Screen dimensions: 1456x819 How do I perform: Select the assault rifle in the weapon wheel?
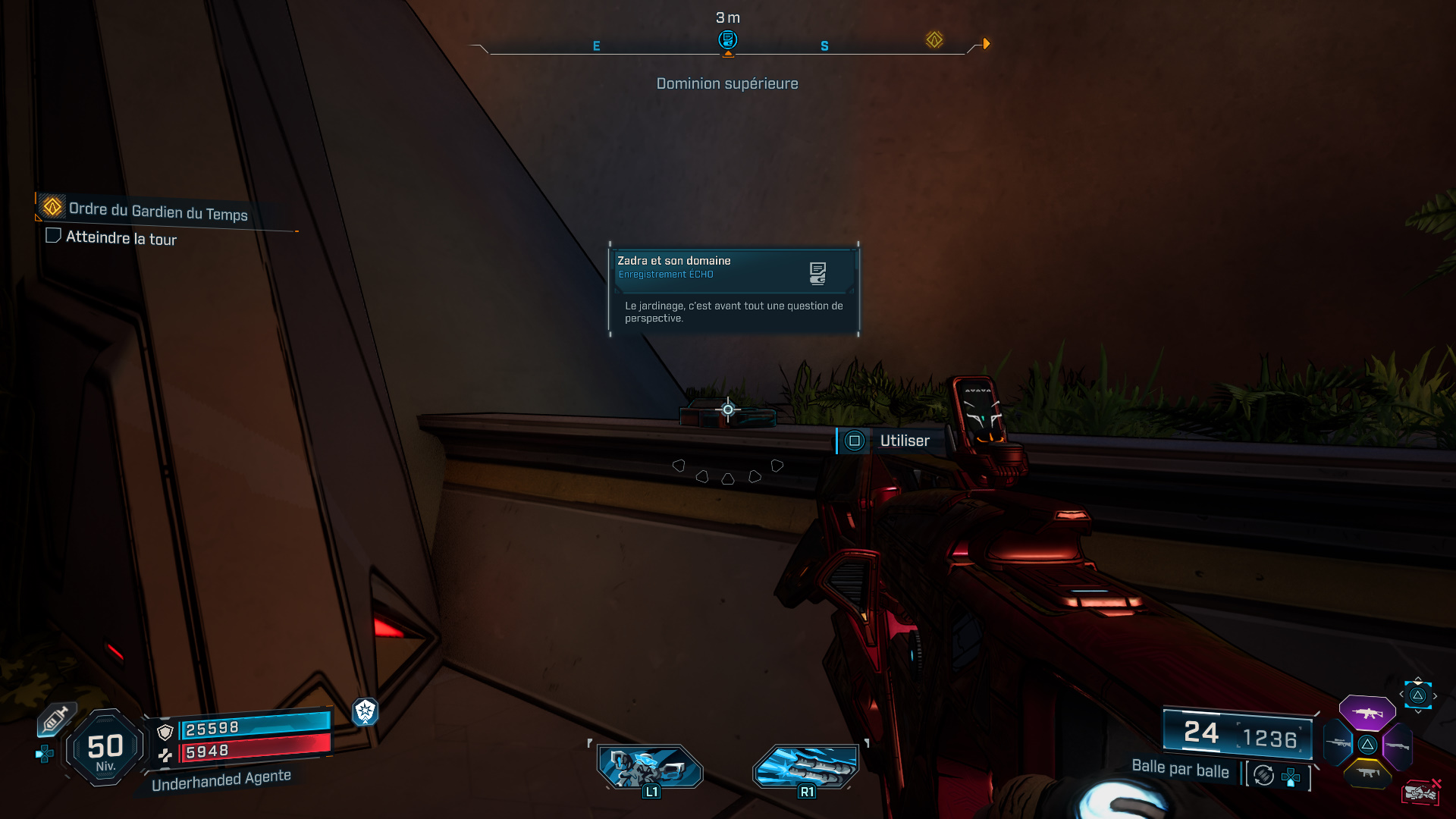click(1368, 712)
